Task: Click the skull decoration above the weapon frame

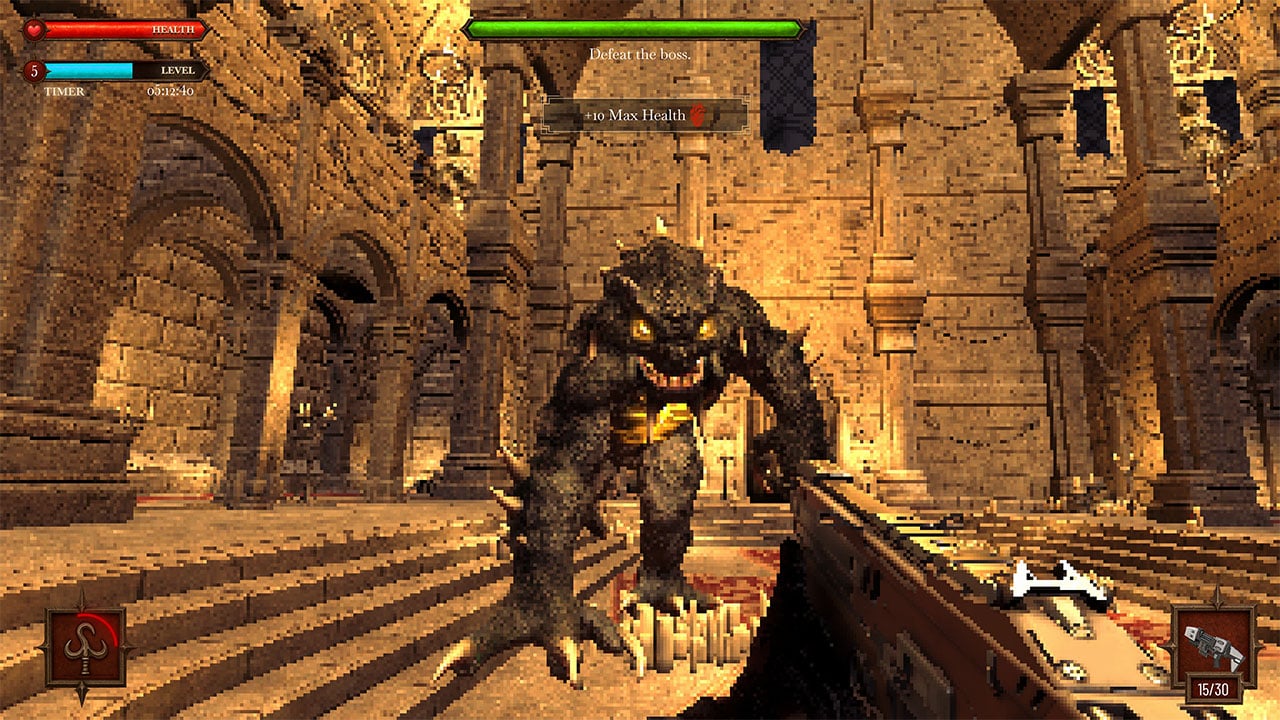Action: (x=1218, y=597)
